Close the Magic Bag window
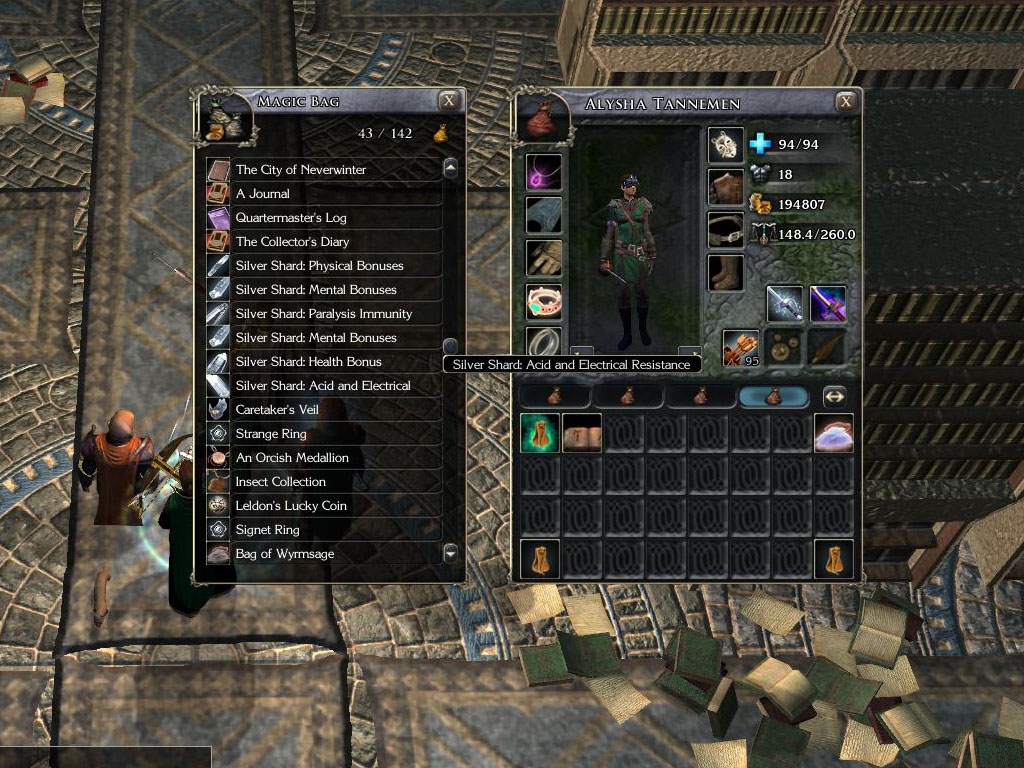The height and width of the screenshot is (768, 1024). tap(450, 100)
